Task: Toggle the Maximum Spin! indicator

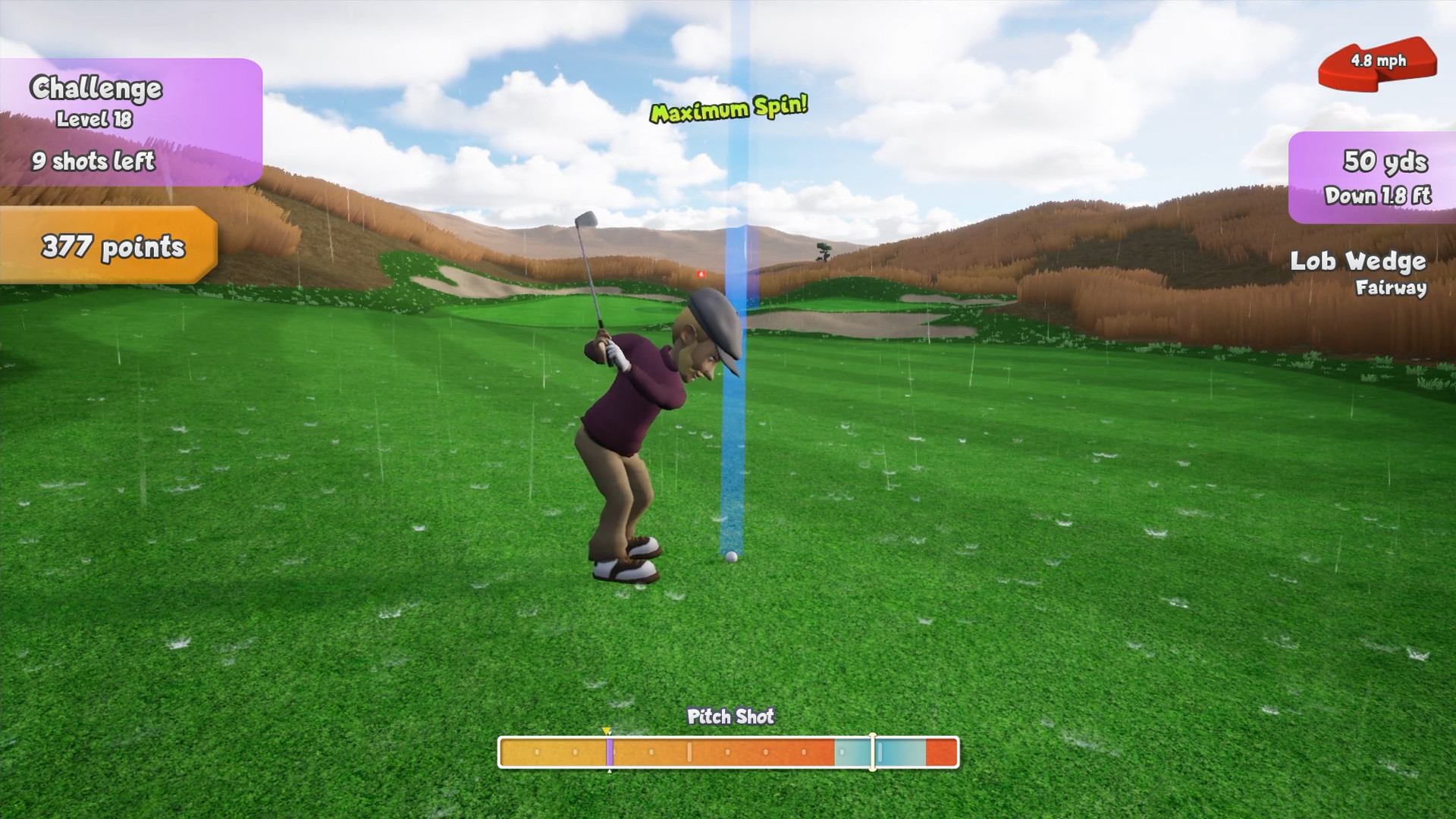Action: (x=729, y=108)
